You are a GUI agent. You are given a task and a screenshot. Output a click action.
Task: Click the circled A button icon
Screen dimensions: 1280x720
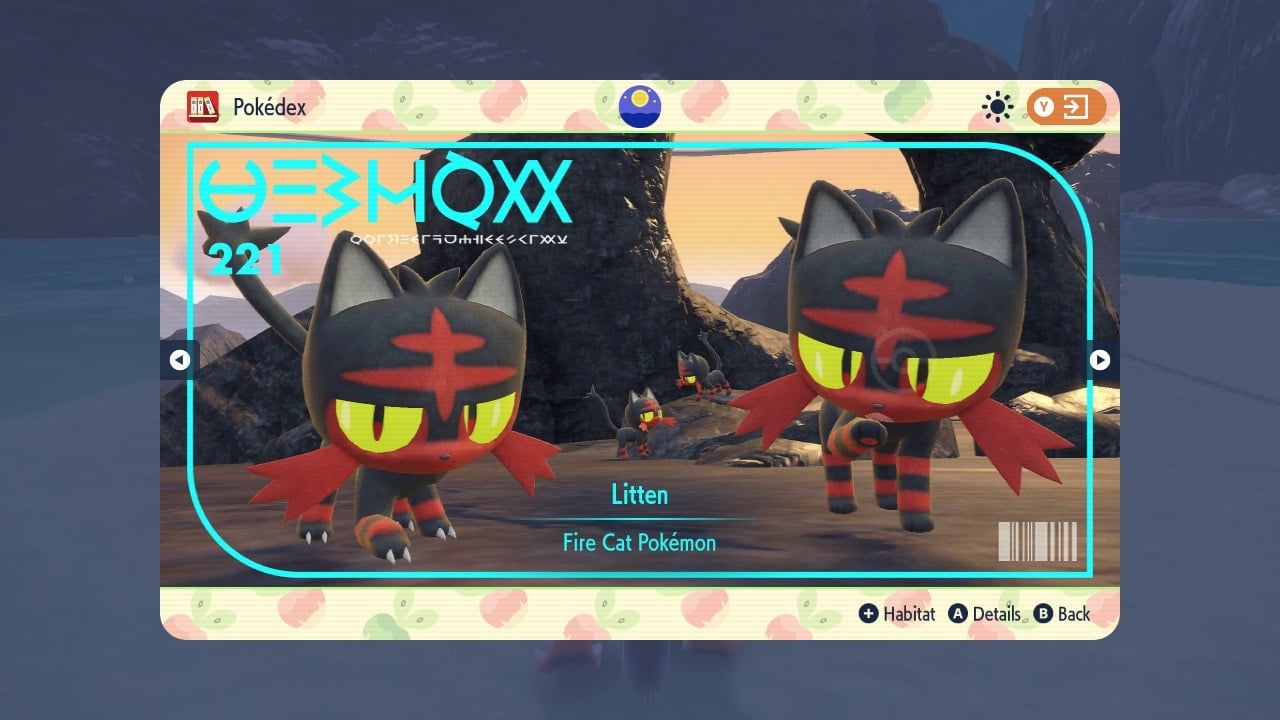(958, 615)
